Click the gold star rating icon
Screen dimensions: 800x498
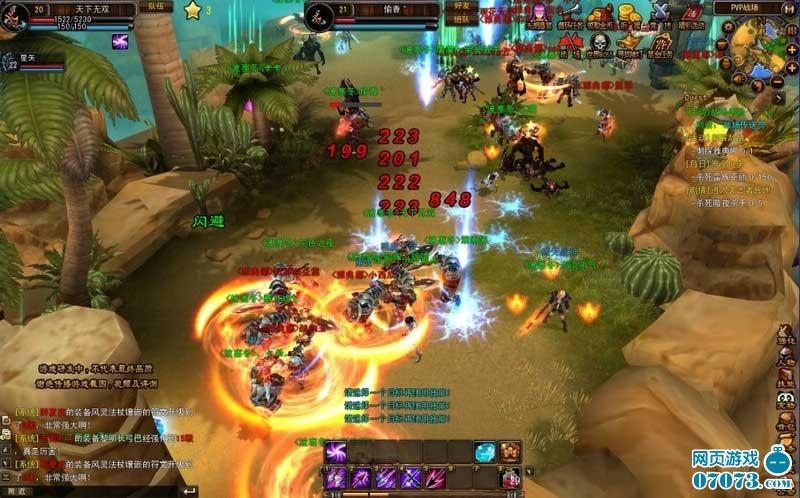click(x=192, y=10)
